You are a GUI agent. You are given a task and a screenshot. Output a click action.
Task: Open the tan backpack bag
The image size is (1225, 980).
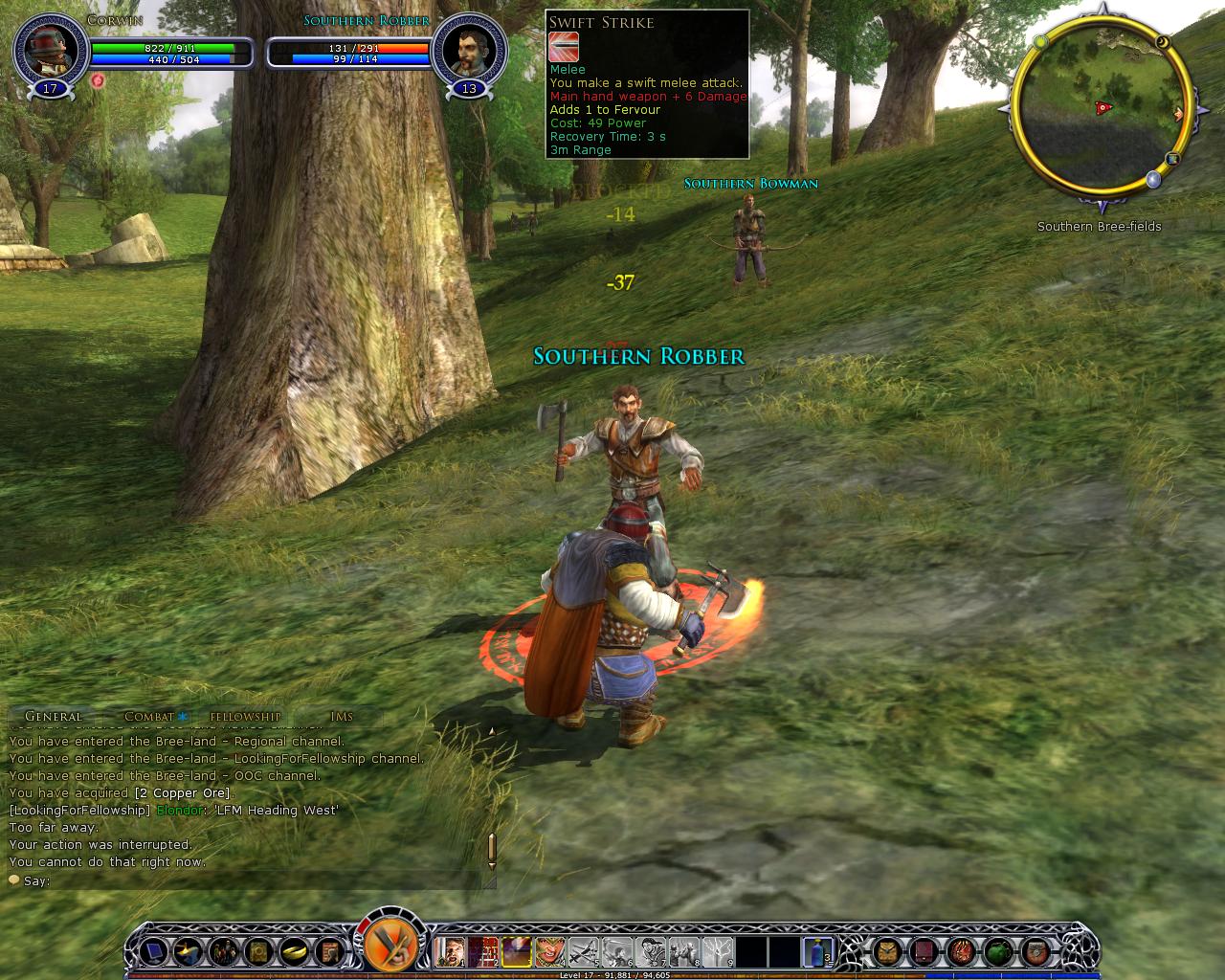pyautogui.click(x=887, y=951)
